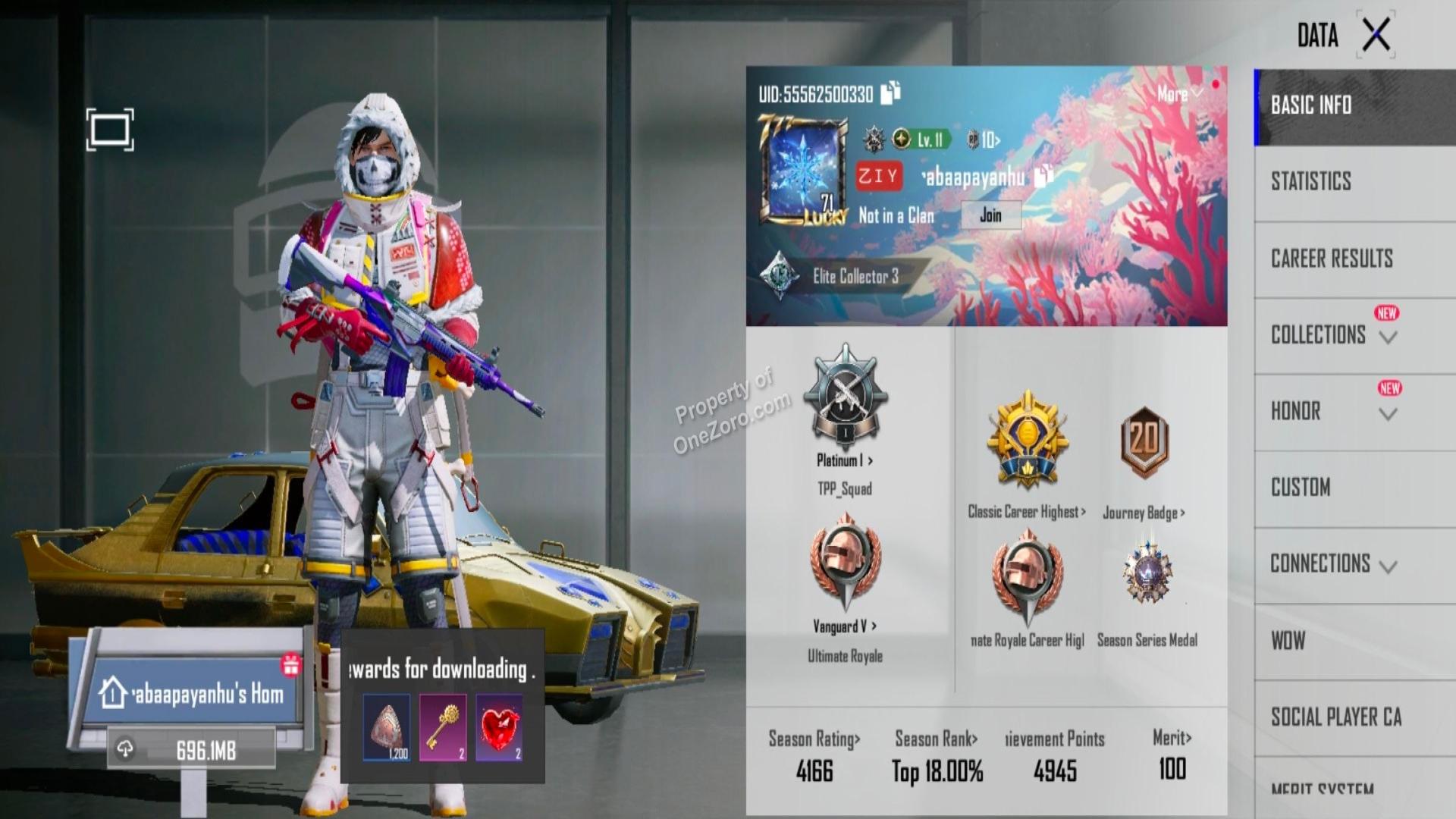Toggle fullscreen character view
Viewport: 1456px width, 819px height.
pos(110,130)
